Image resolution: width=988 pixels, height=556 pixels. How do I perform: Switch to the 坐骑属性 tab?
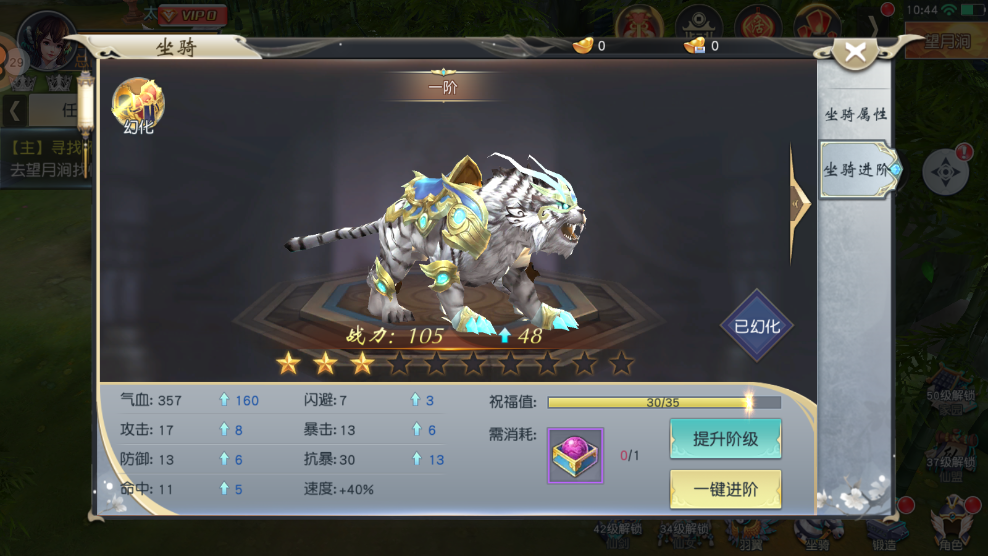[x=855, y=115]
